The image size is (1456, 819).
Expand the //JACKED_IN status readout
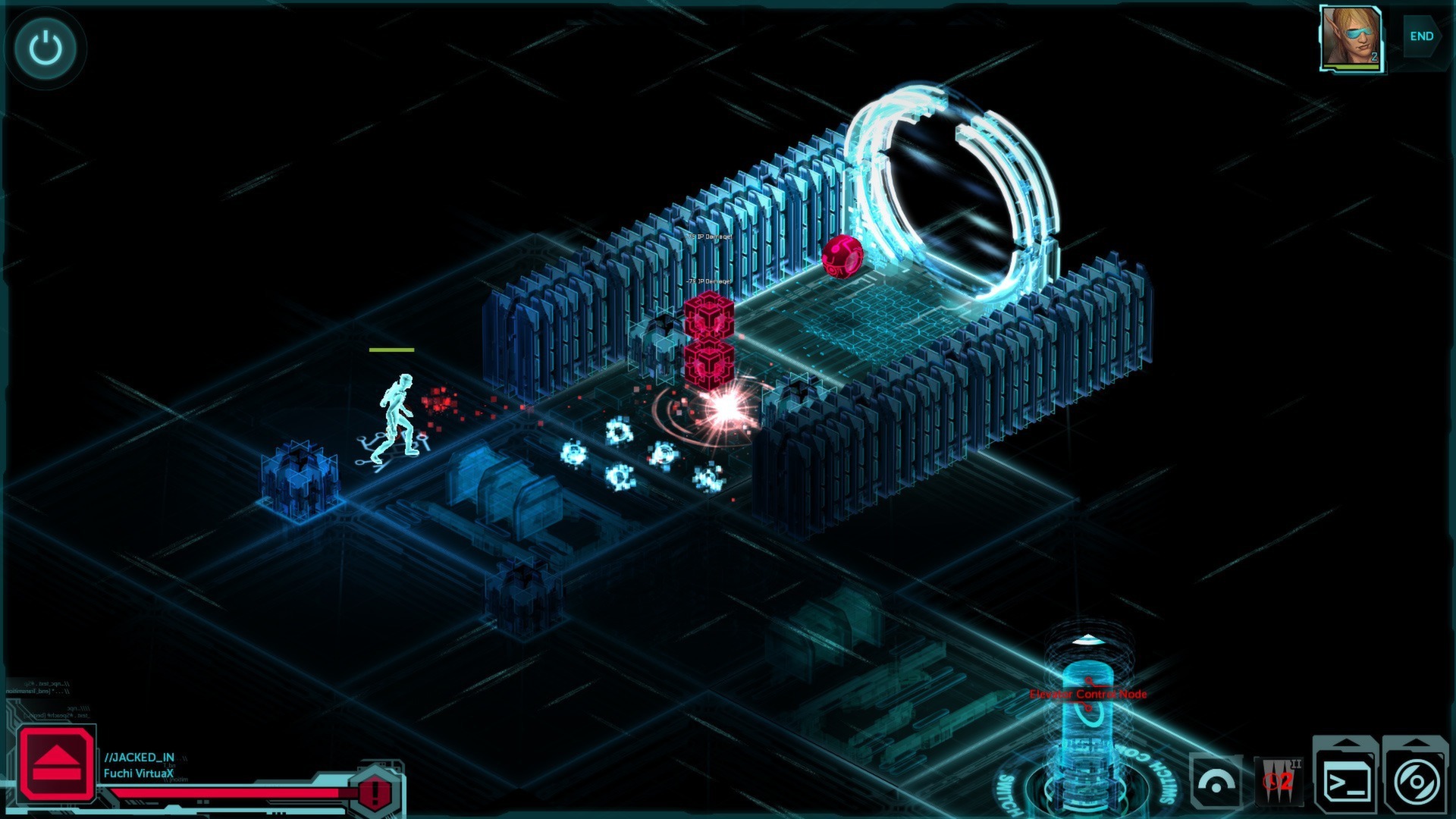[140, 757]
